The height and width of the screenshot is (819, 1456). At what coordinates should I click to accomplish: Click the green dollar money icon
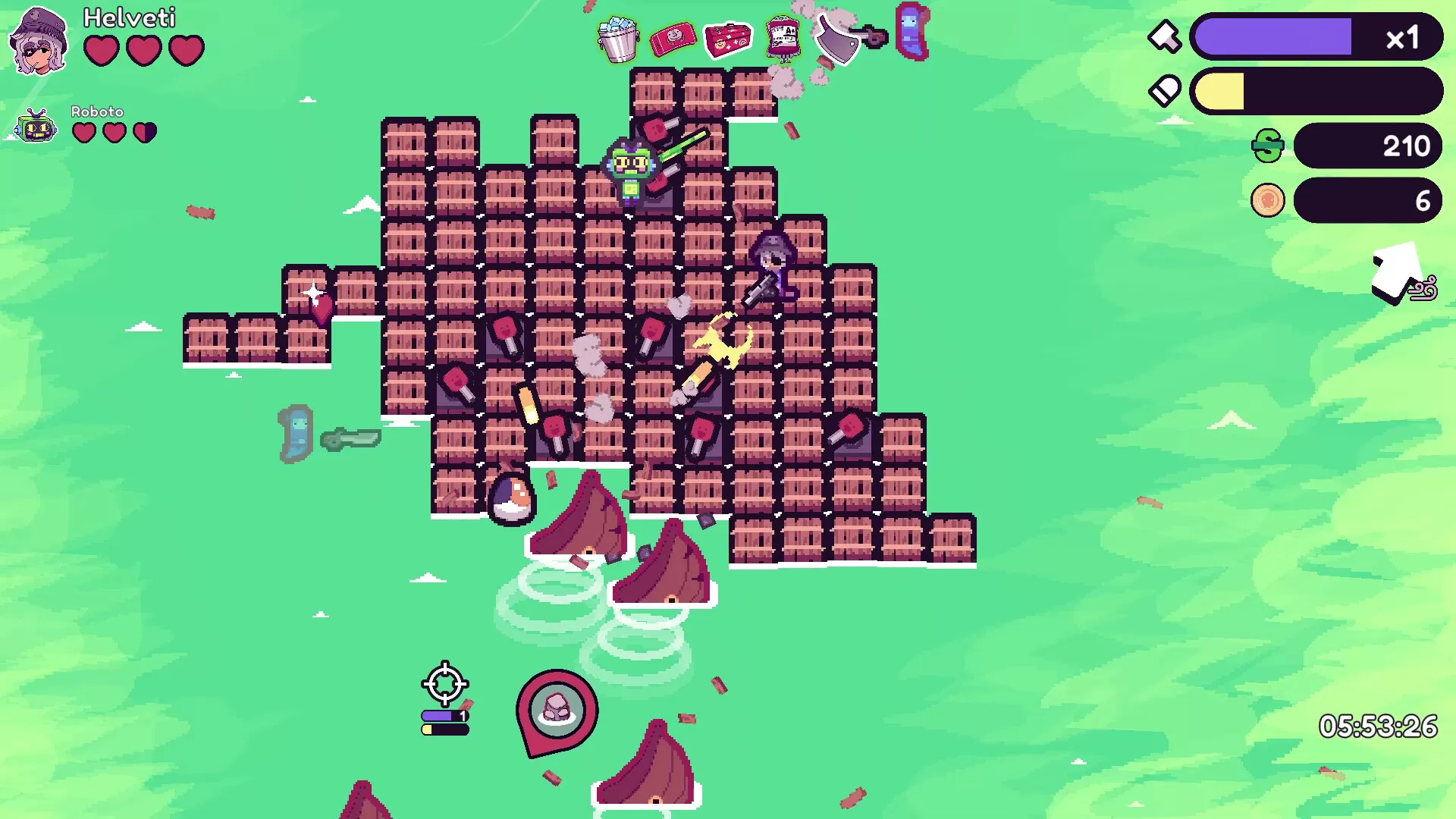click(x=1268, y=146)
